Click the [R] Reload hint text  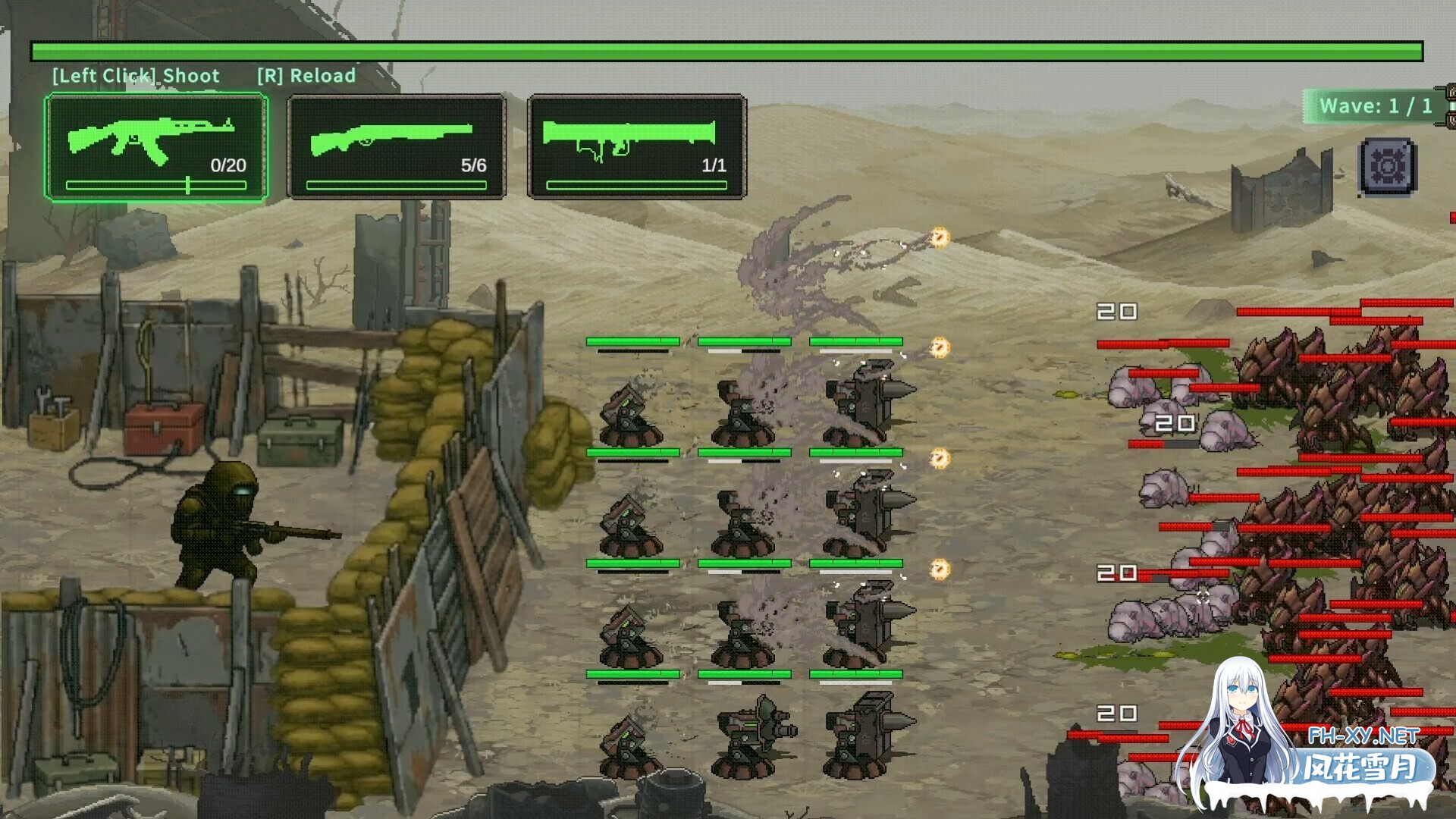tap(307, 76)
